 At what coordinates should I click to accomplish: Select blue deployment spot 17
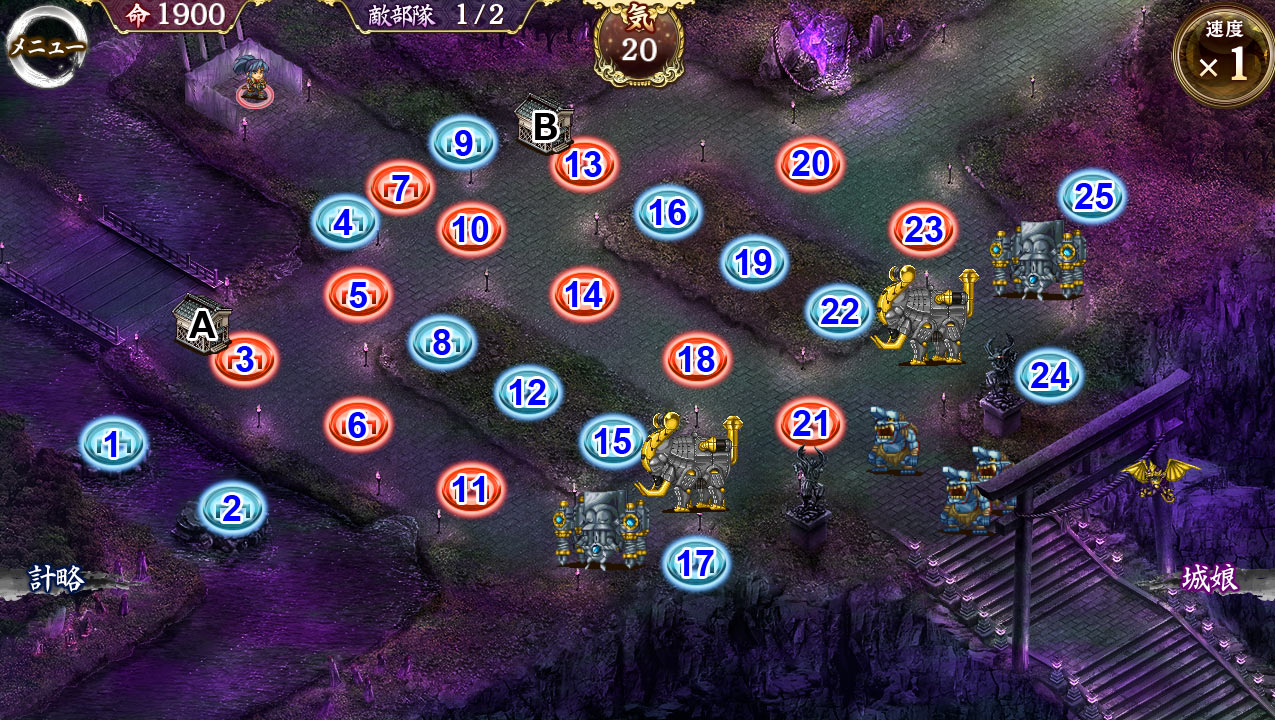[696, 564]
